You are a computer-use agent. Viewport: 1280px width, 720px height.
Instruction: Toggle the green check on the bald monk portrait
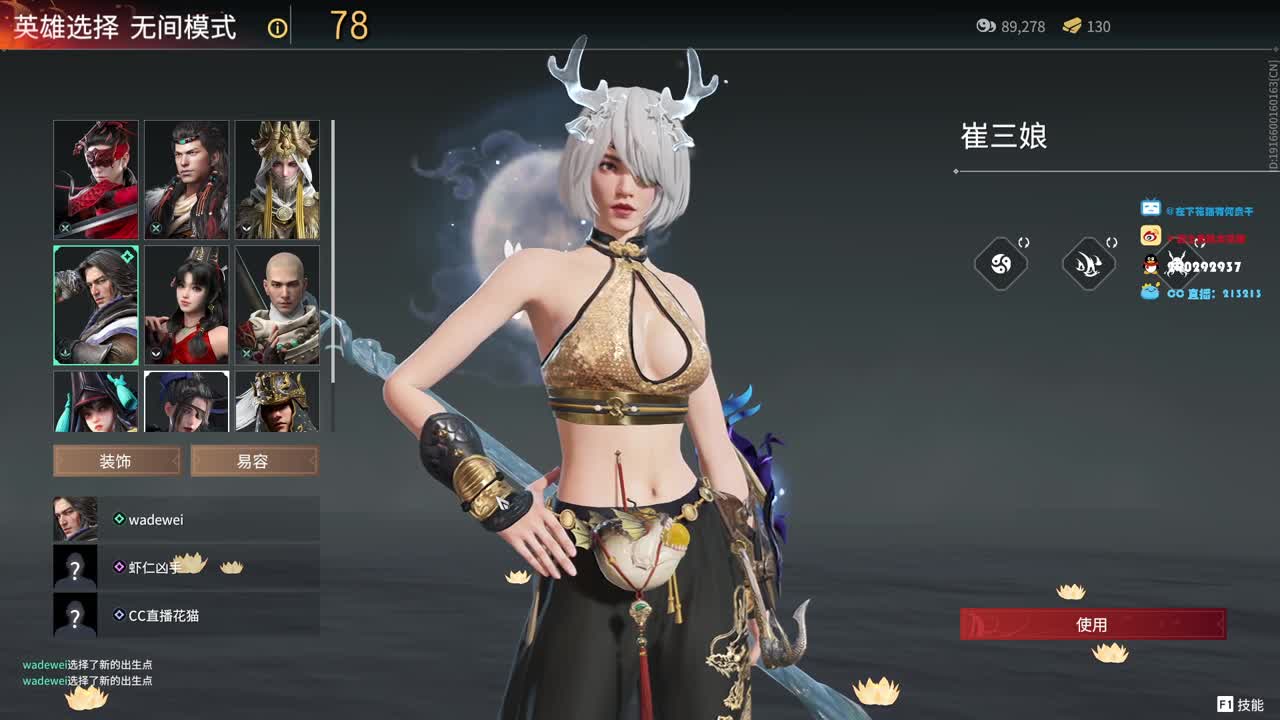pyautogui.click(x=245, y=353)
